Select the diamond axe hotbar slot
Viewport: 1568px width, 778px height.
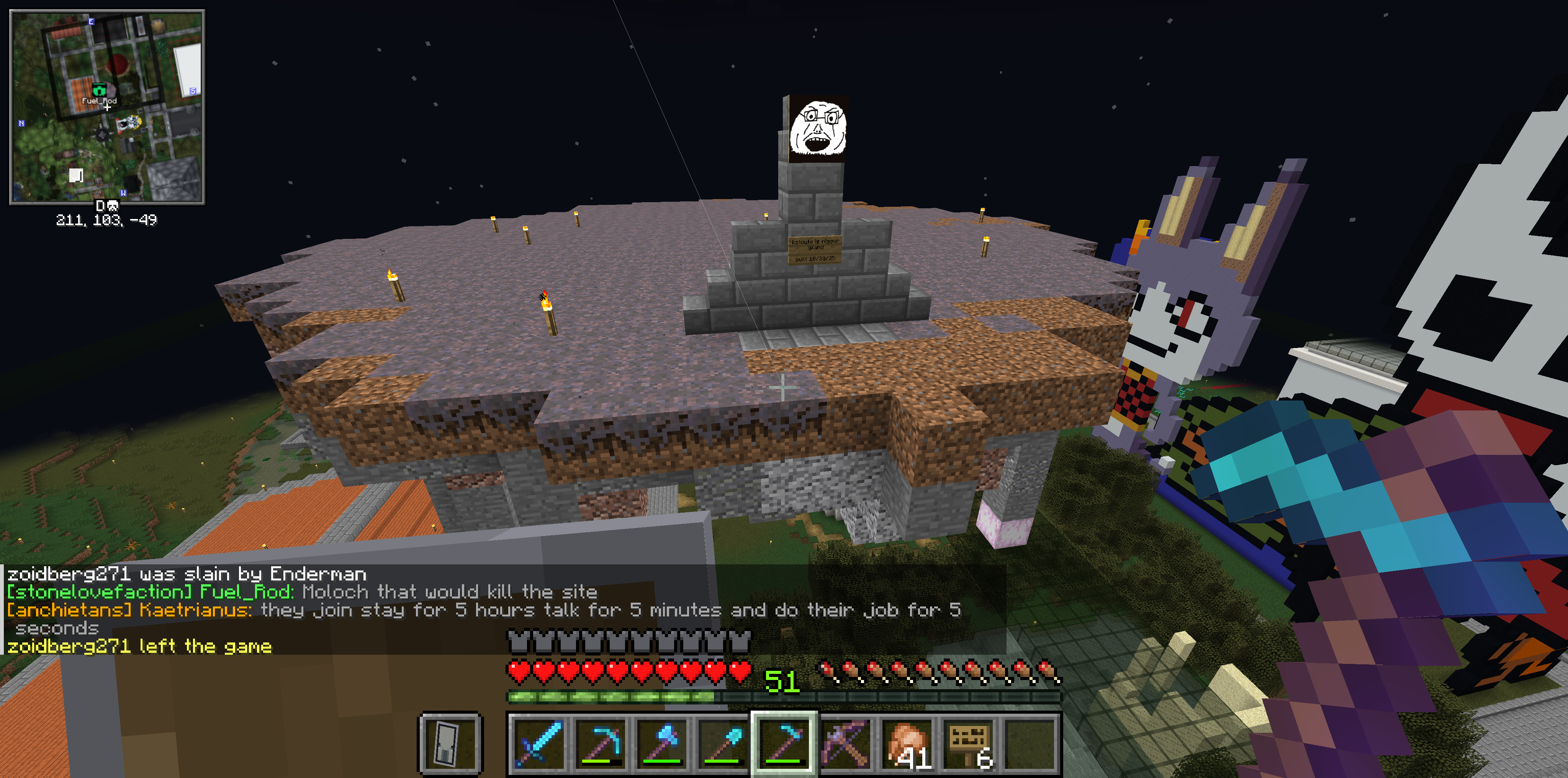click(661, 743)
